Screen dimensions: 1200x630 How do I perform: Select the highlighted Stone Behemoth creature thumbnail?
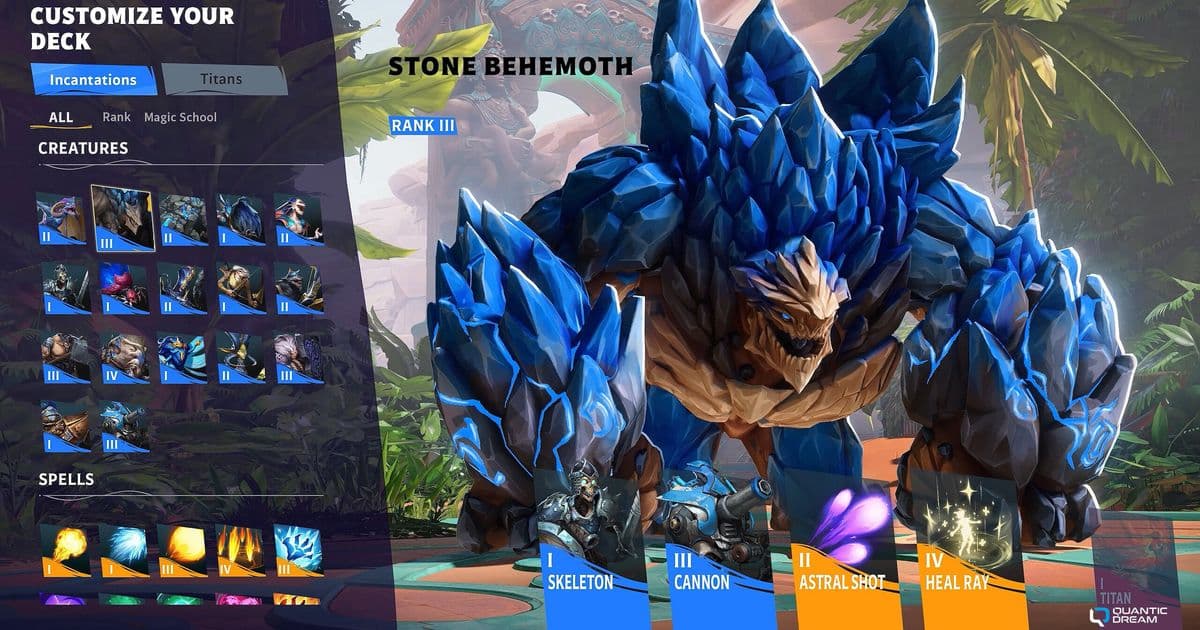(x=122, y=217)
